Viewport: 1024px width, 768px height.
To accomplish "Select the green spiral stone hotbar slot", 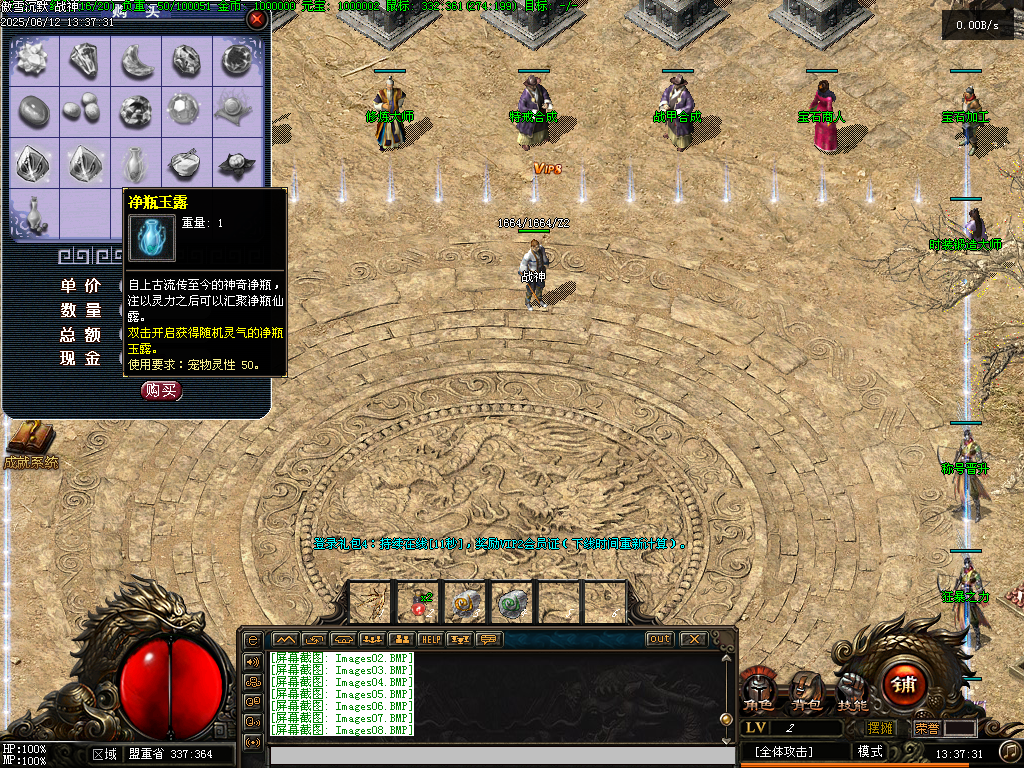I will click(x=513, y=603).
